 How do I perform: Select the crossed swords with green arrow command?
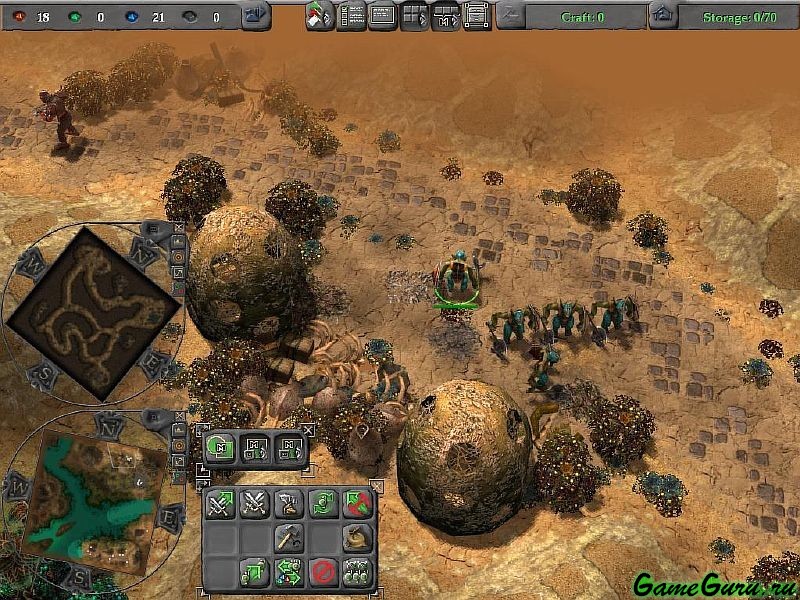click(x=220, y=504)
